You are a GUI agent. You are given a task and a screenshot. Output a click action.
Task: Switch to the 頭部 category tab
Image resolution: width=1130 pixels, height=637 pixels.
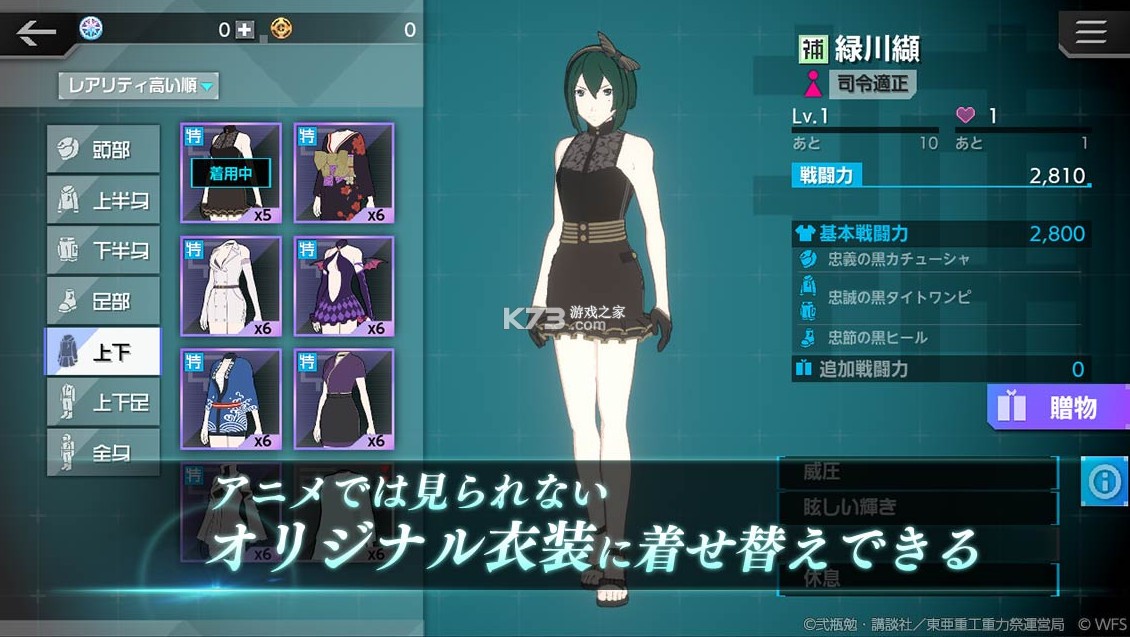pyautogui.click(x=103, y=150)
